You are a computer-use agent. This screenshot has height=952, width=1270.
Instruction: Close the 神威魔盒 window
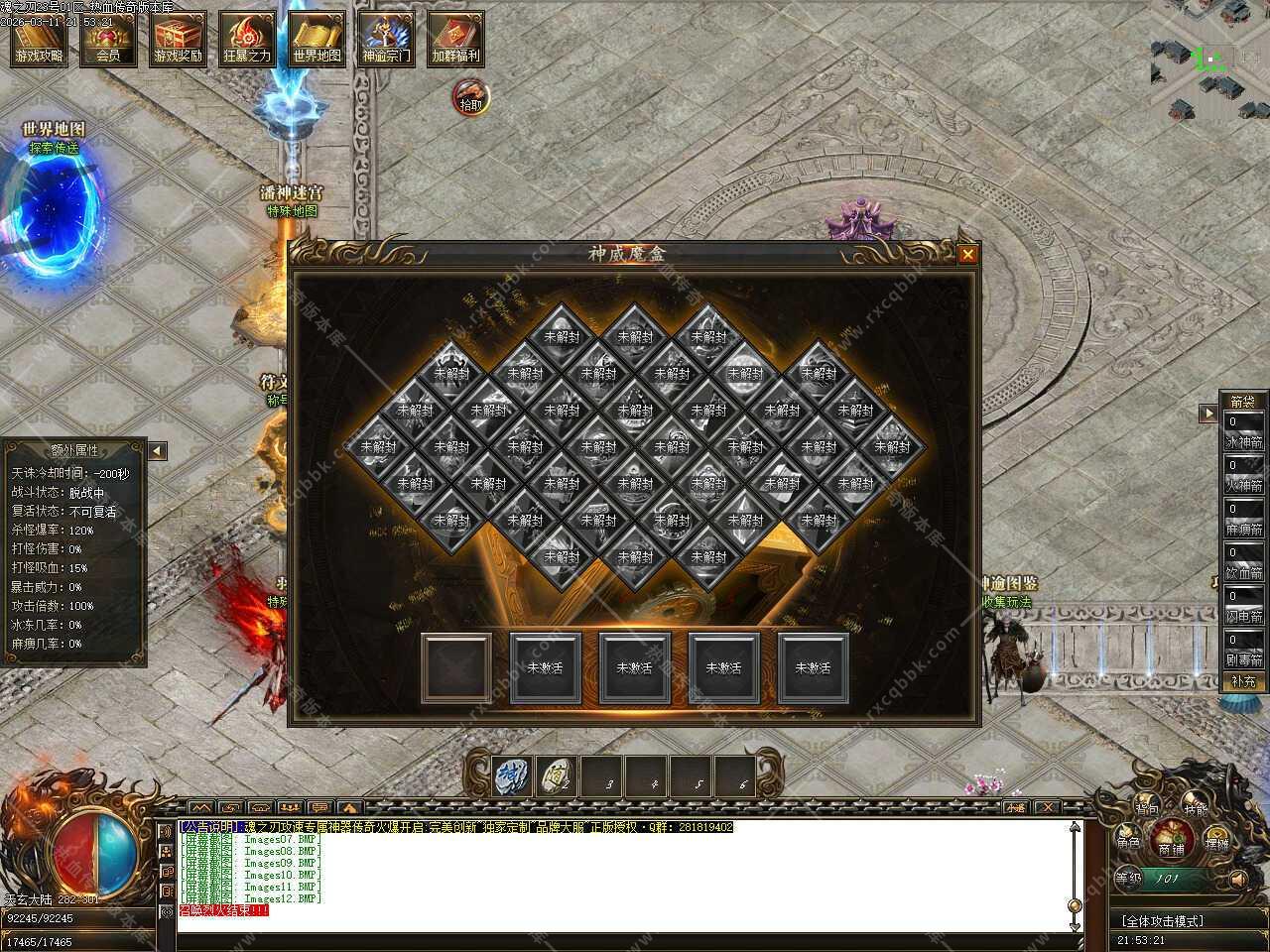click(968, 255)
